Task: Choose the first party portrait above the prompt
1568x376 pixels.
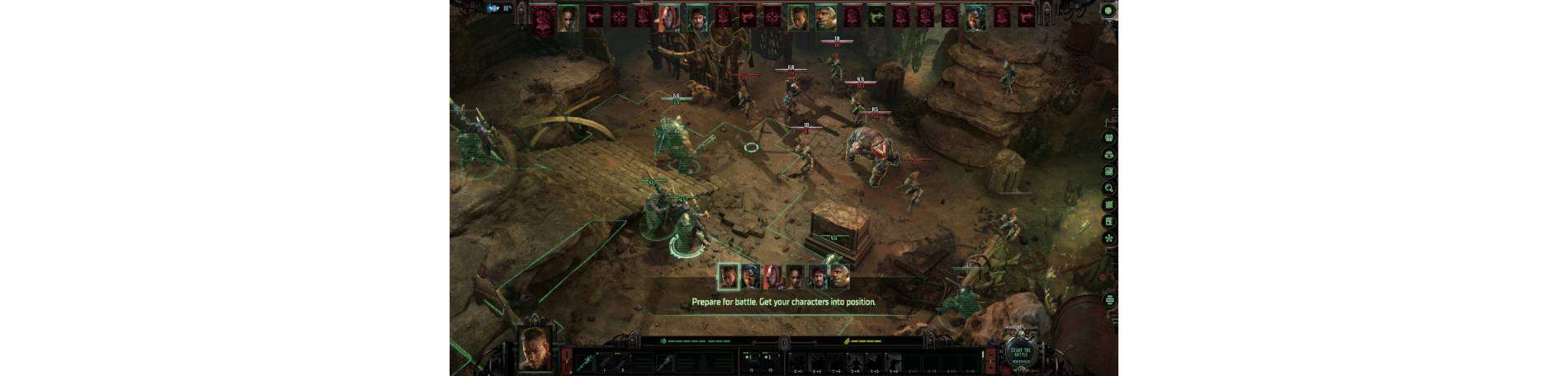Action: [728, 276]
